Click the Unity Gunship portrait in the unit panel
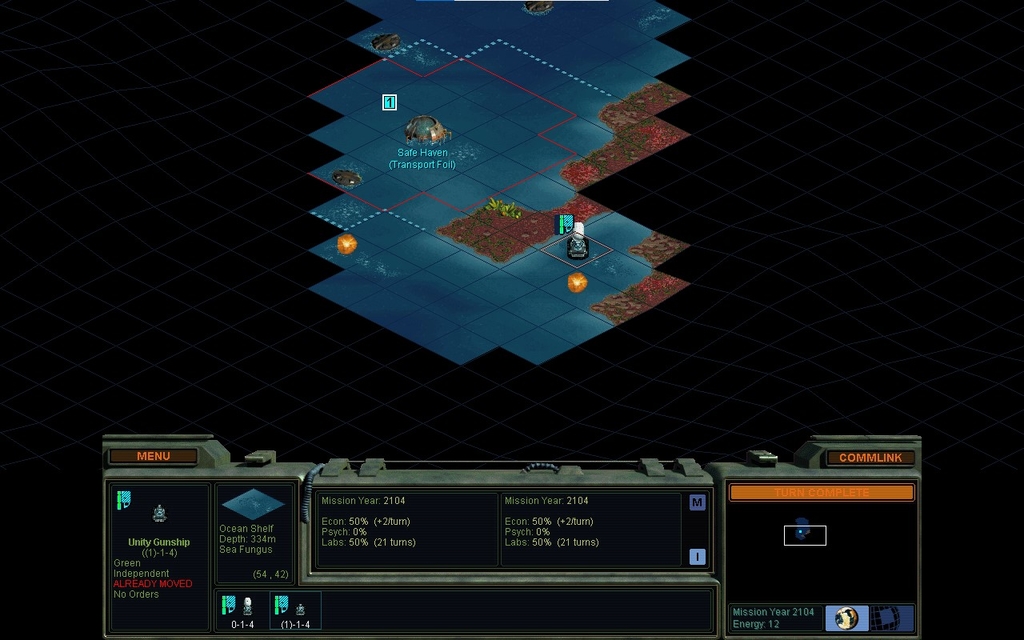 [159, 514]
